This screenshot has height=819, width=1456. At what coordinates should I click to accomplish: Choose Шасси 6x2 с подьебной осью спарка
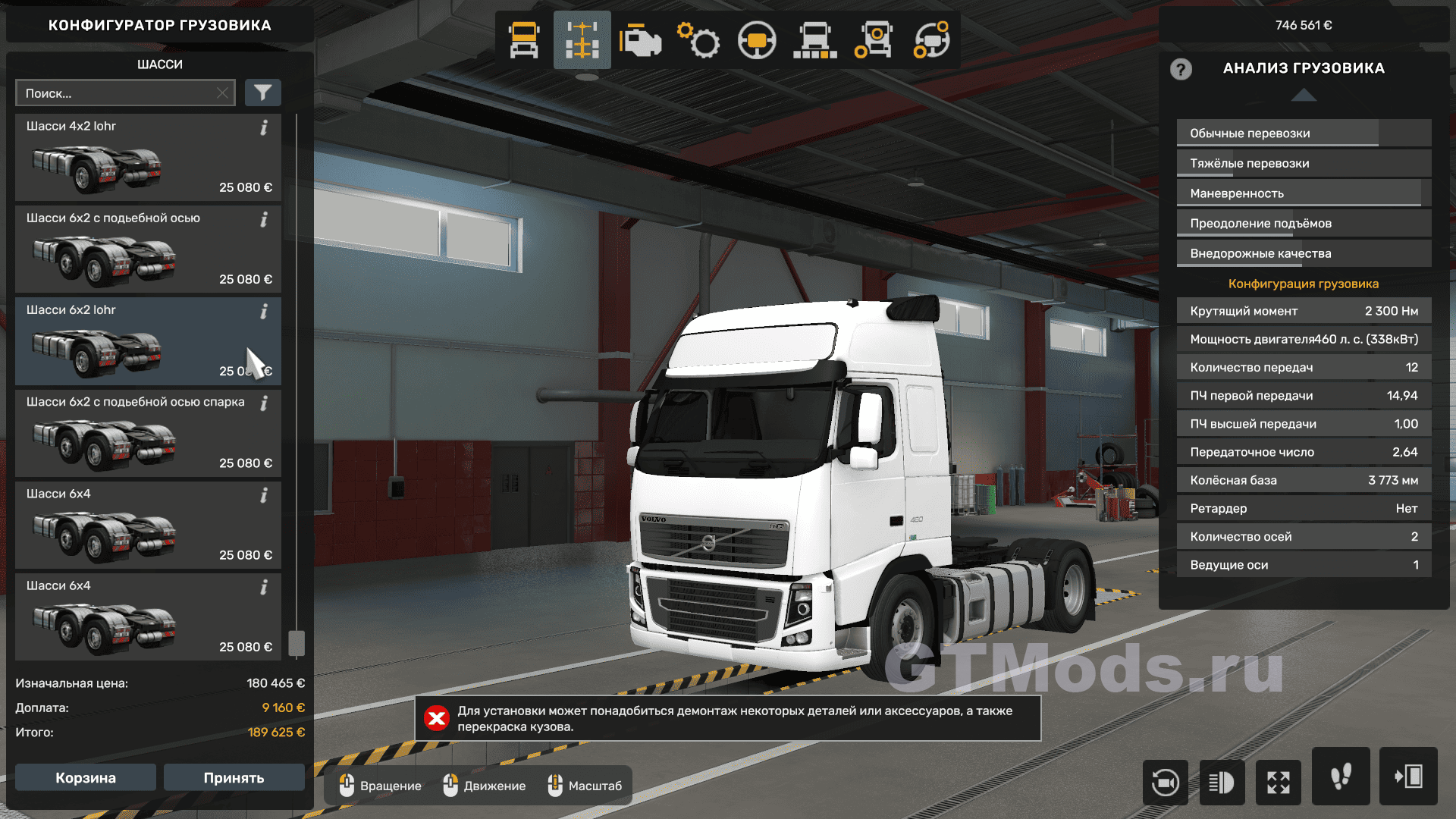(x=148, y=433)
